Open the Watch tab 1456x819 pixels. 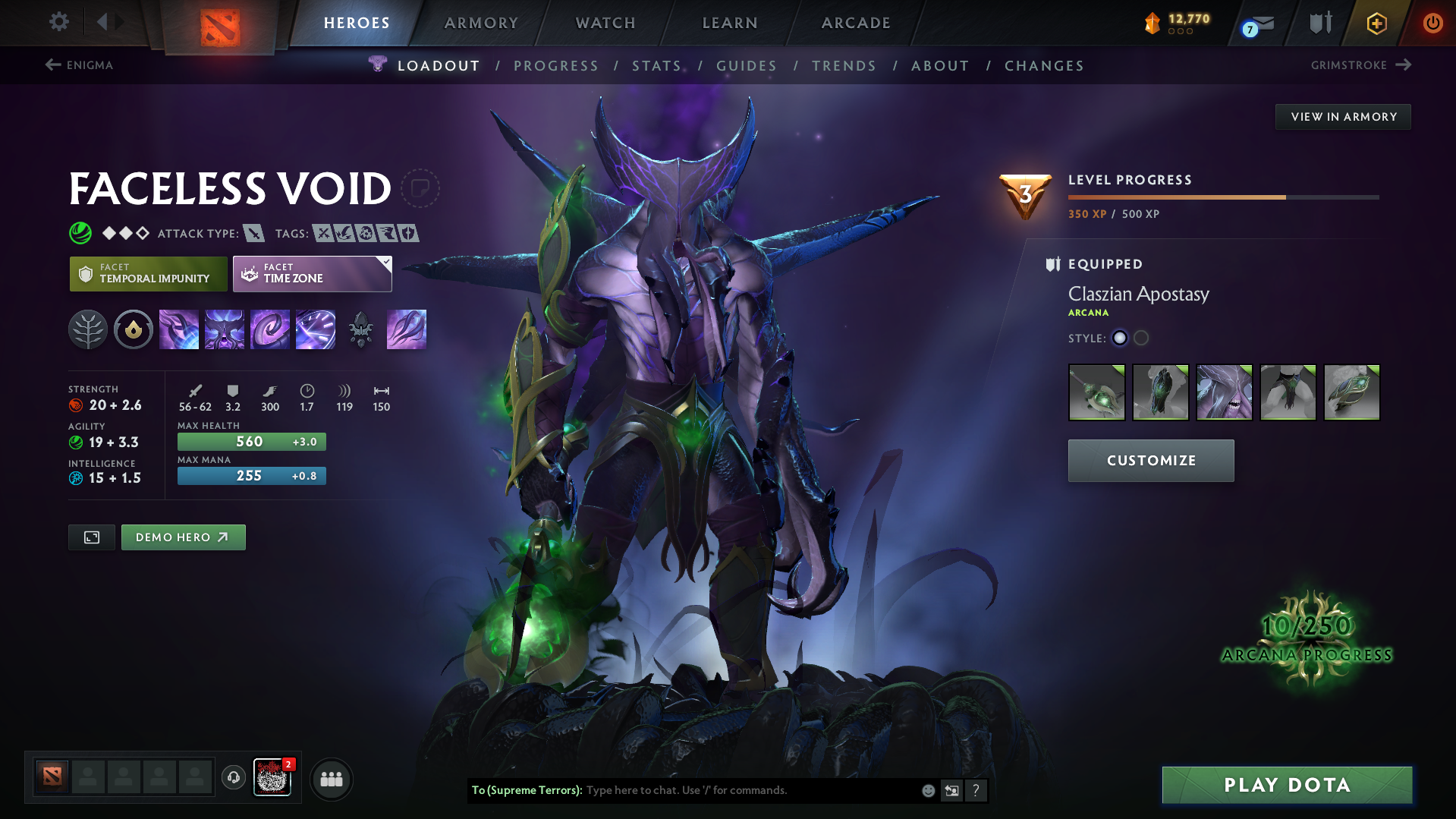click(x=605, y=23)
